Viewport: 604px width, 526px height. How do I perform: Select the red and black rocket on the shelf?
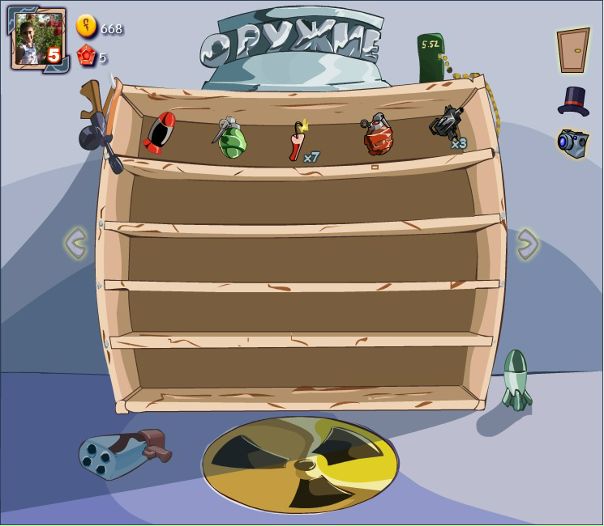pyautogui.click(x=159, y=134)
